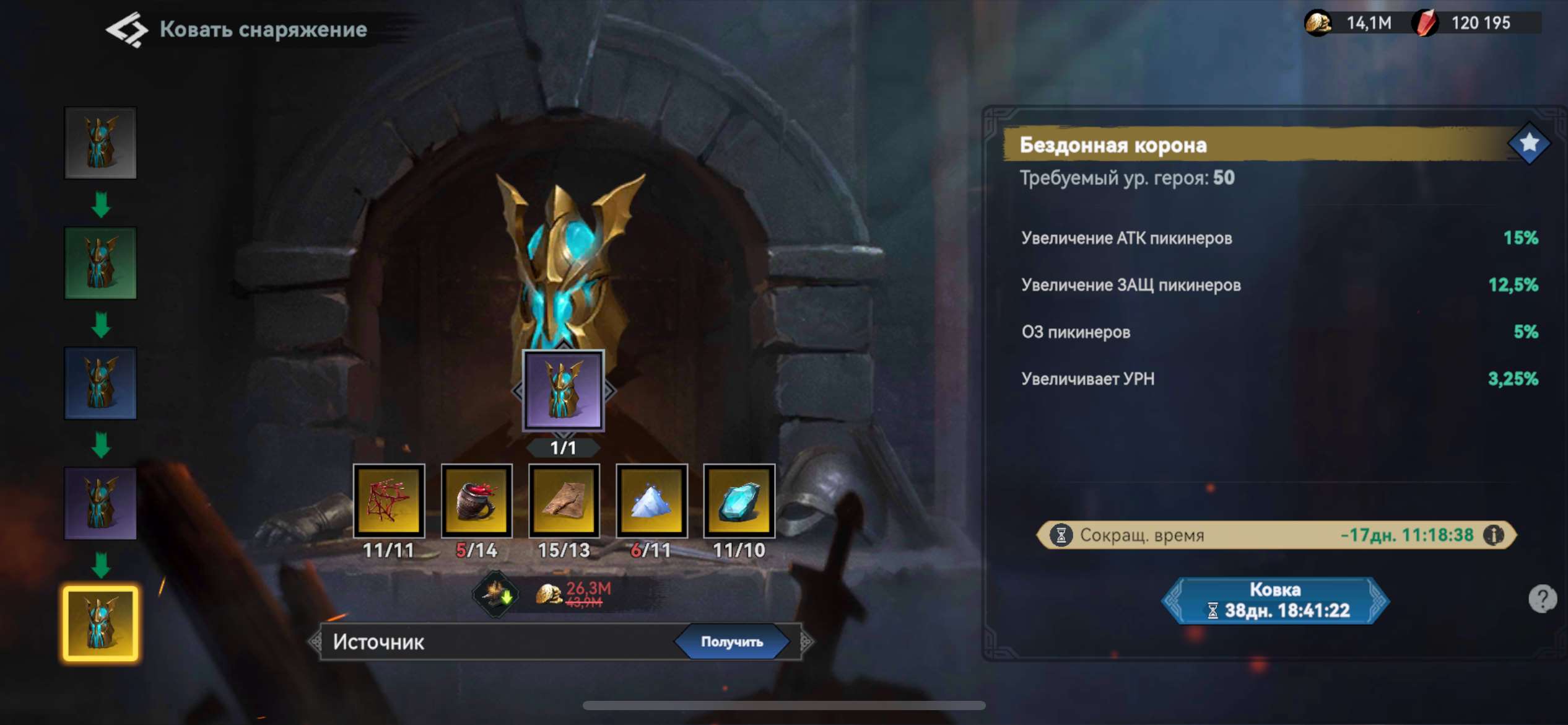
Task: Select the white crystal pile material
Action: [x=651, y=501]
